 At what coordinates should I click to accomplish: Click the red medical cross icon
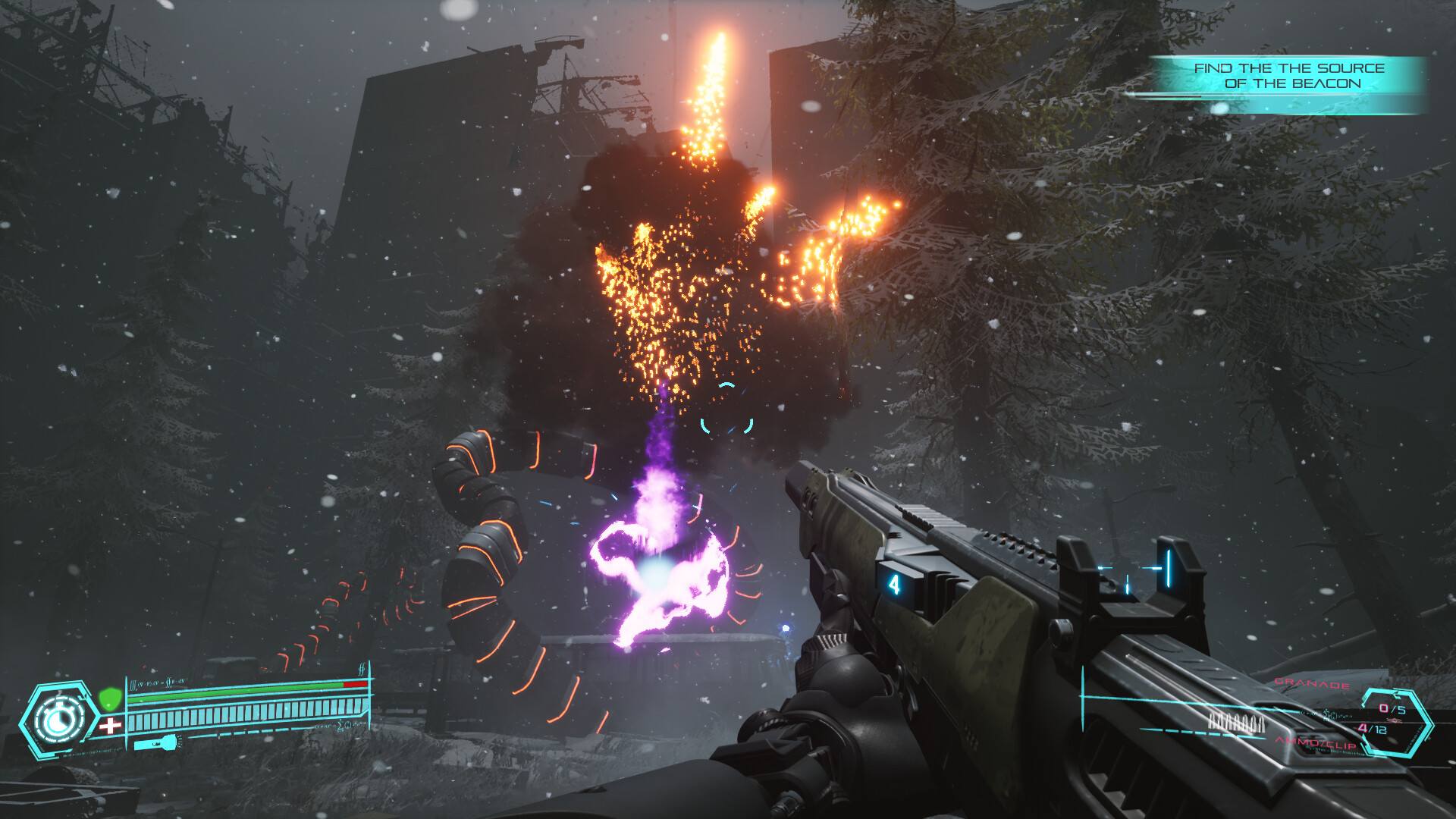[x=111, y=724]
